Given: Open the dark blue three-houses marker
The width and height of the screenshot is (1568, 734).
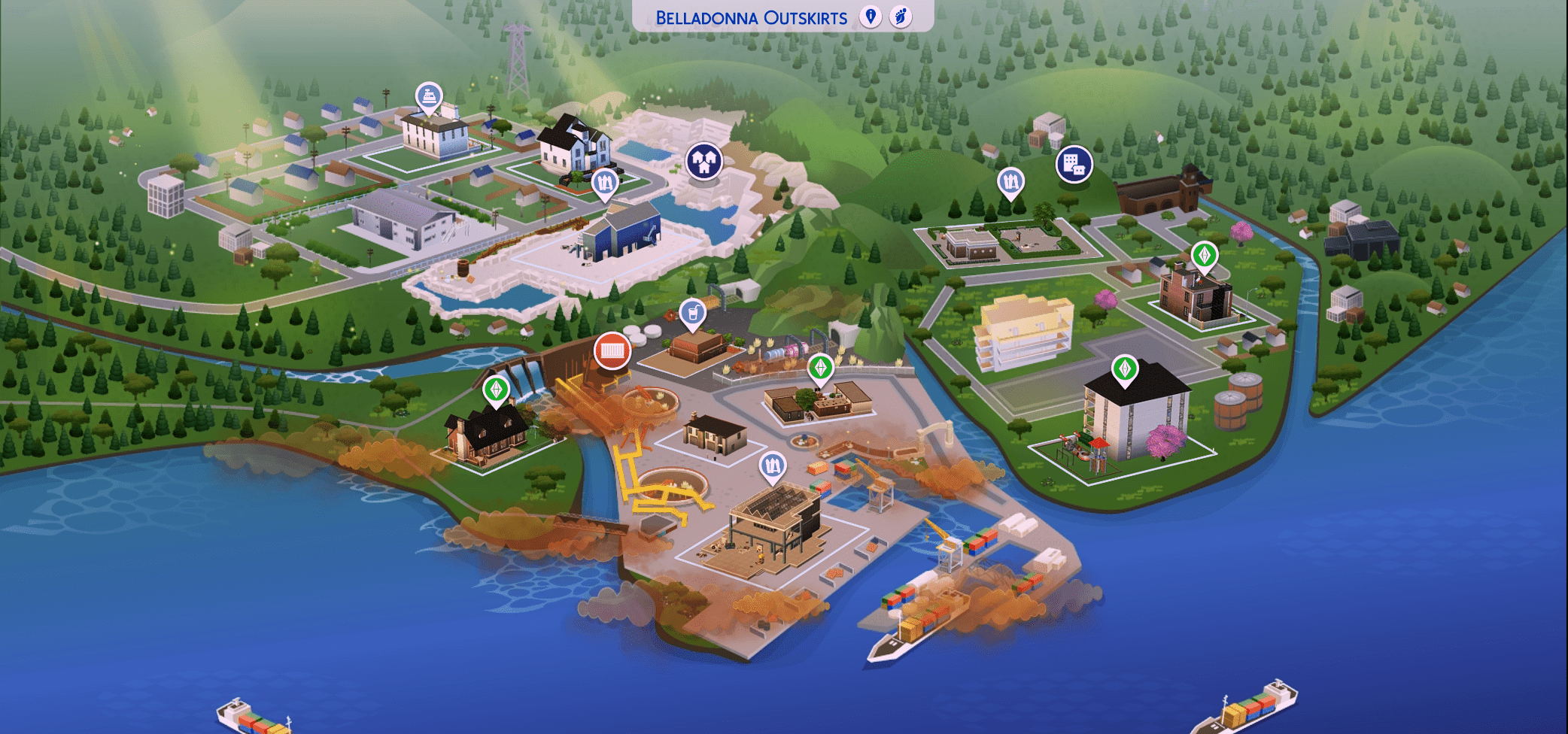Looking at the screenshot, I should [x=703, y=161].
